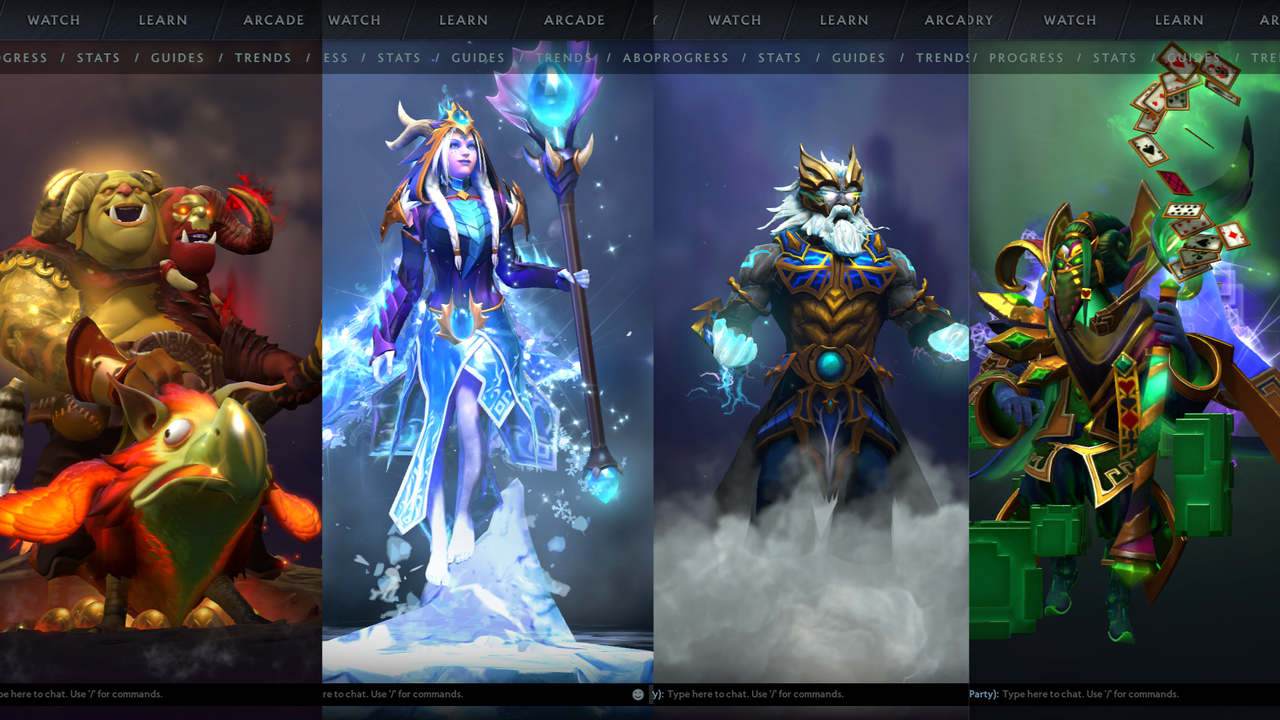Image resolution: width=1280 pixels, height=720 pixels.
Task: Select the STATS tab in the Zeus panel sub-navigation
Action: [x=780, y=57]
